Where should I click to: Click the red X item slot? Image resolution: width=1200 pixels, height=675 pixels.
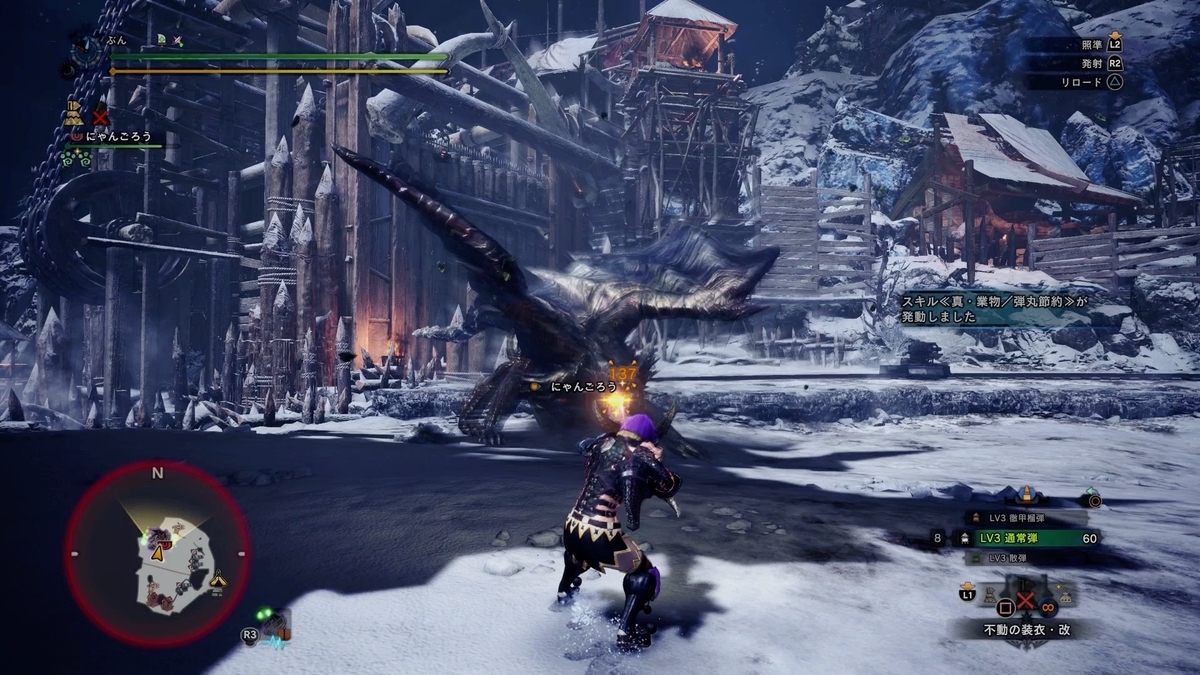pos(1025,601)
